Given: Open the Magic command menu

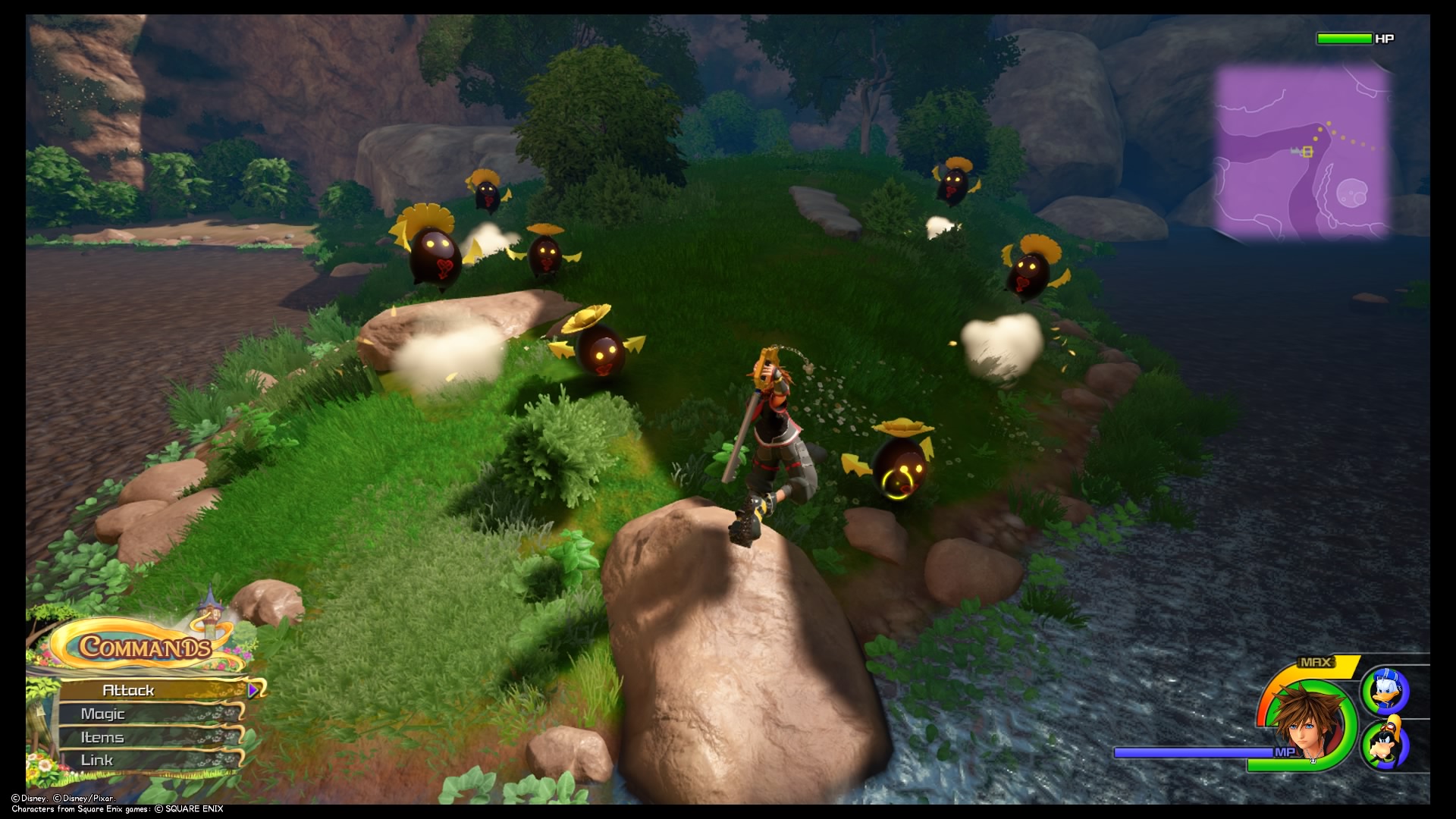Looking at the screenshot, I should coord(105,714).
